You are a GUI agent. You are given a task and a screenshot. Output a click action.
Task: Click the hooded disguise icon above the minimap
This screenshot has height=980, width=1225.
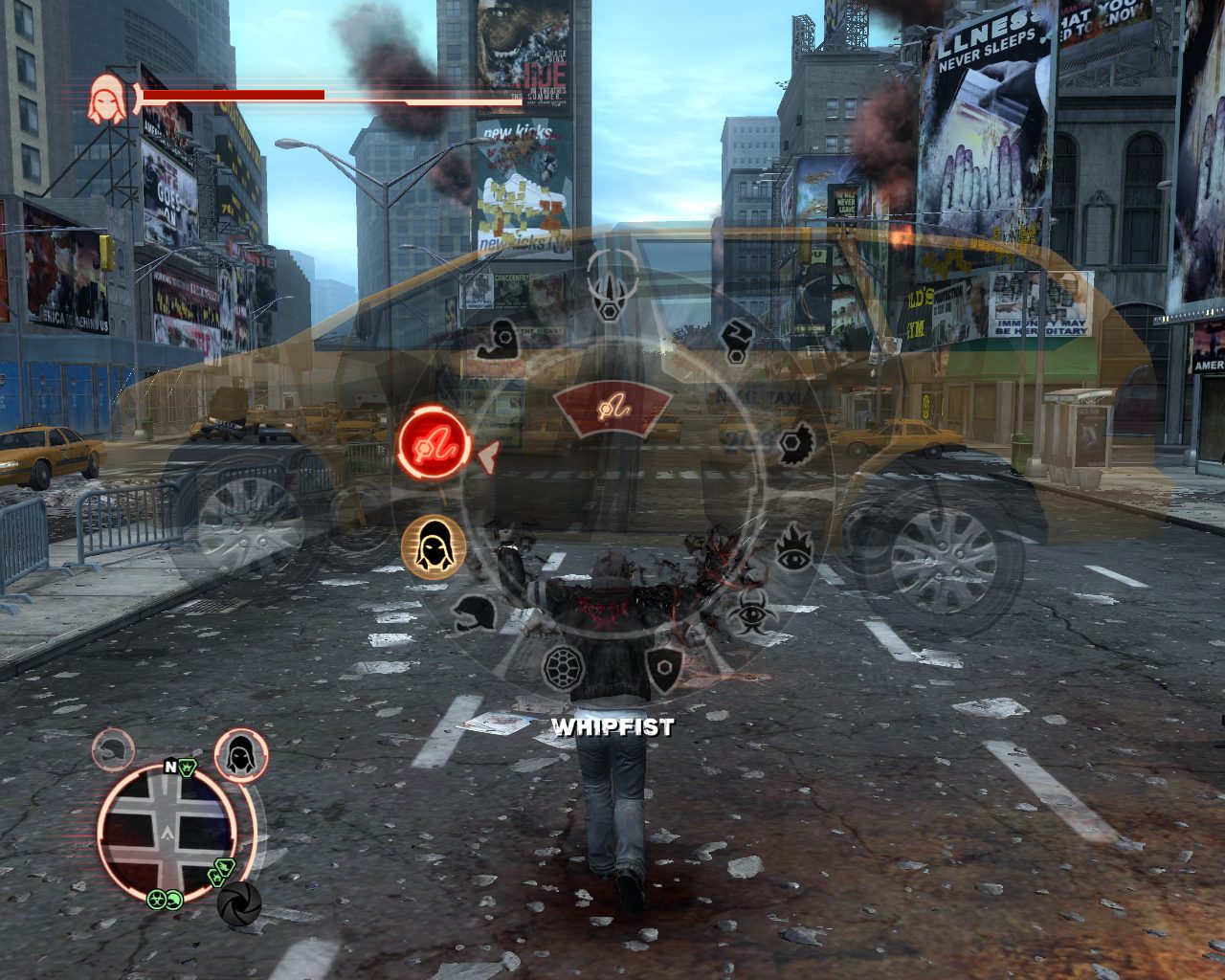240,754
